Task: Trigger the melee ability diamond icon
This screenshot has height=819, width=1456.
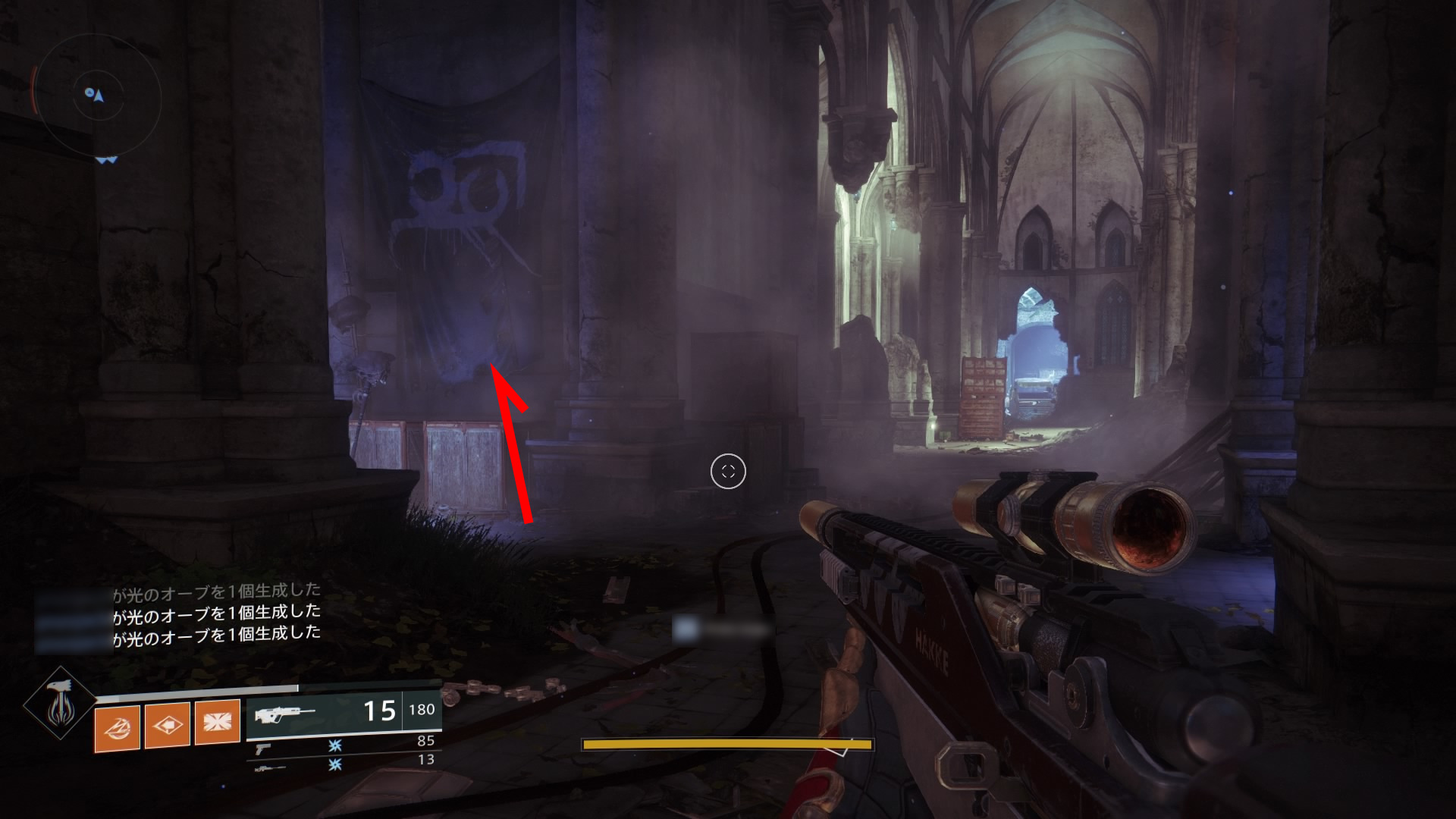Action: pos(168,726)
